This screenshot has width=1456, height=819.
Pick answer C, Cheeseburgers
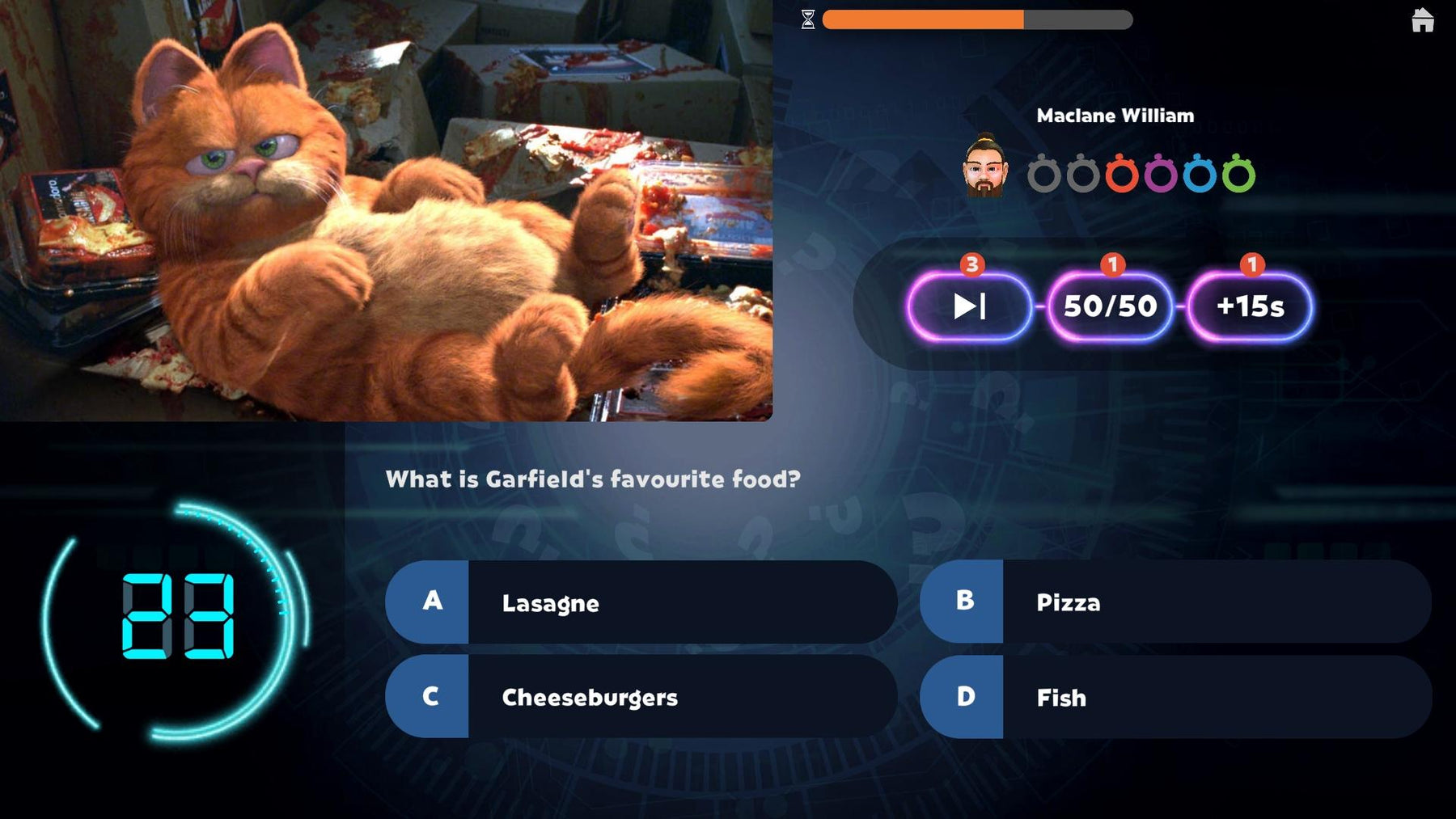pos(641,697)
